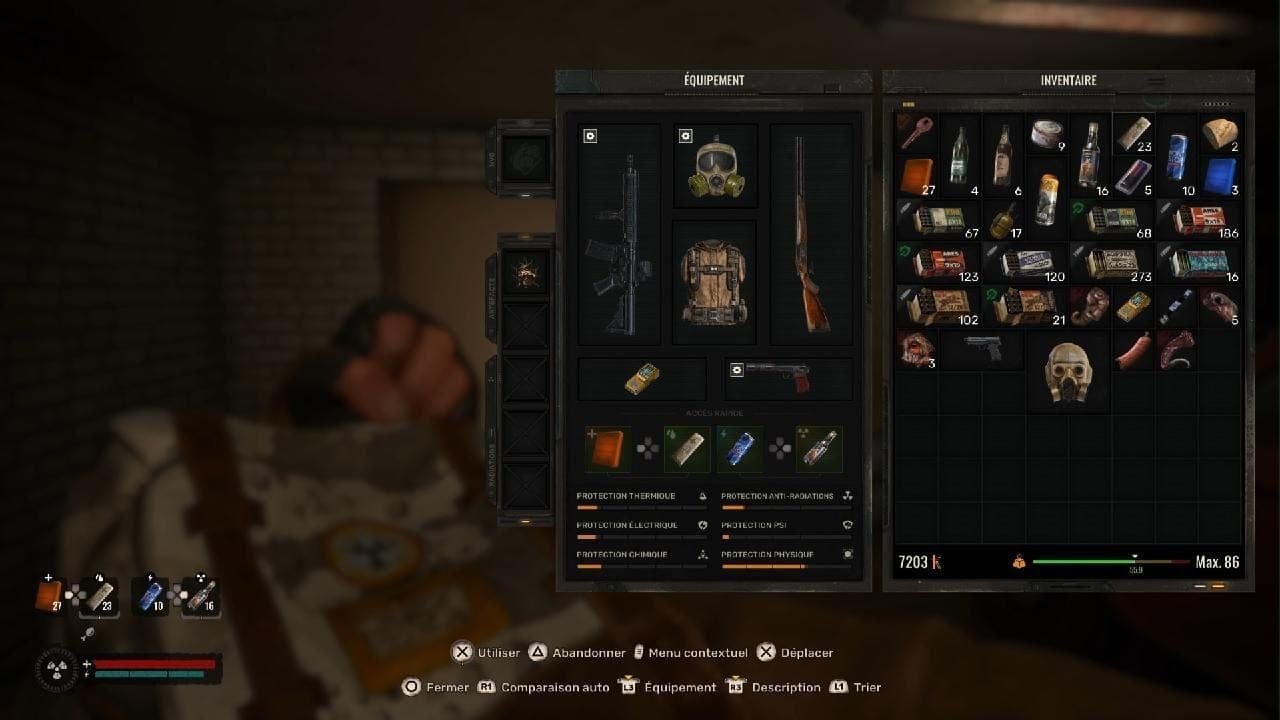Screen dimensions: 1280x720
Task: Select the equipped assault rifle slot
Action: click(x=619, y=235)
